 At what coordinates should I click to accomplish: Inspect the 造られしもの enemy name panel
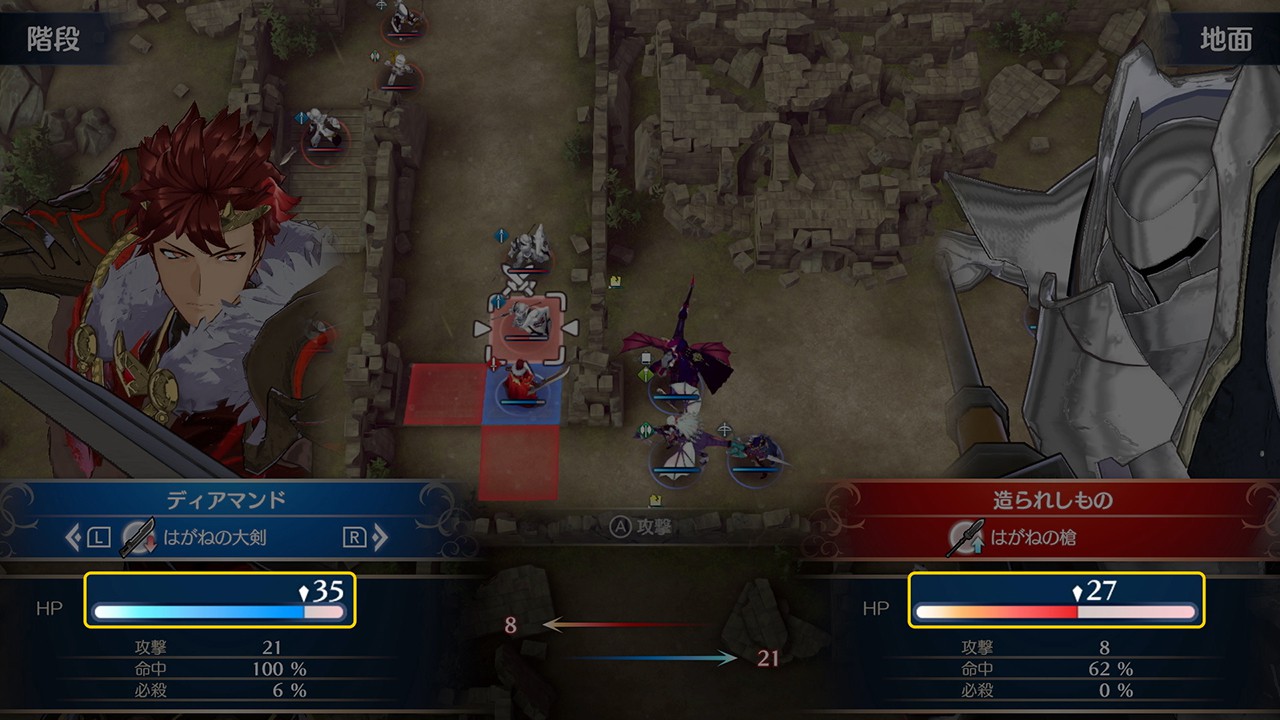[1052, 500]
